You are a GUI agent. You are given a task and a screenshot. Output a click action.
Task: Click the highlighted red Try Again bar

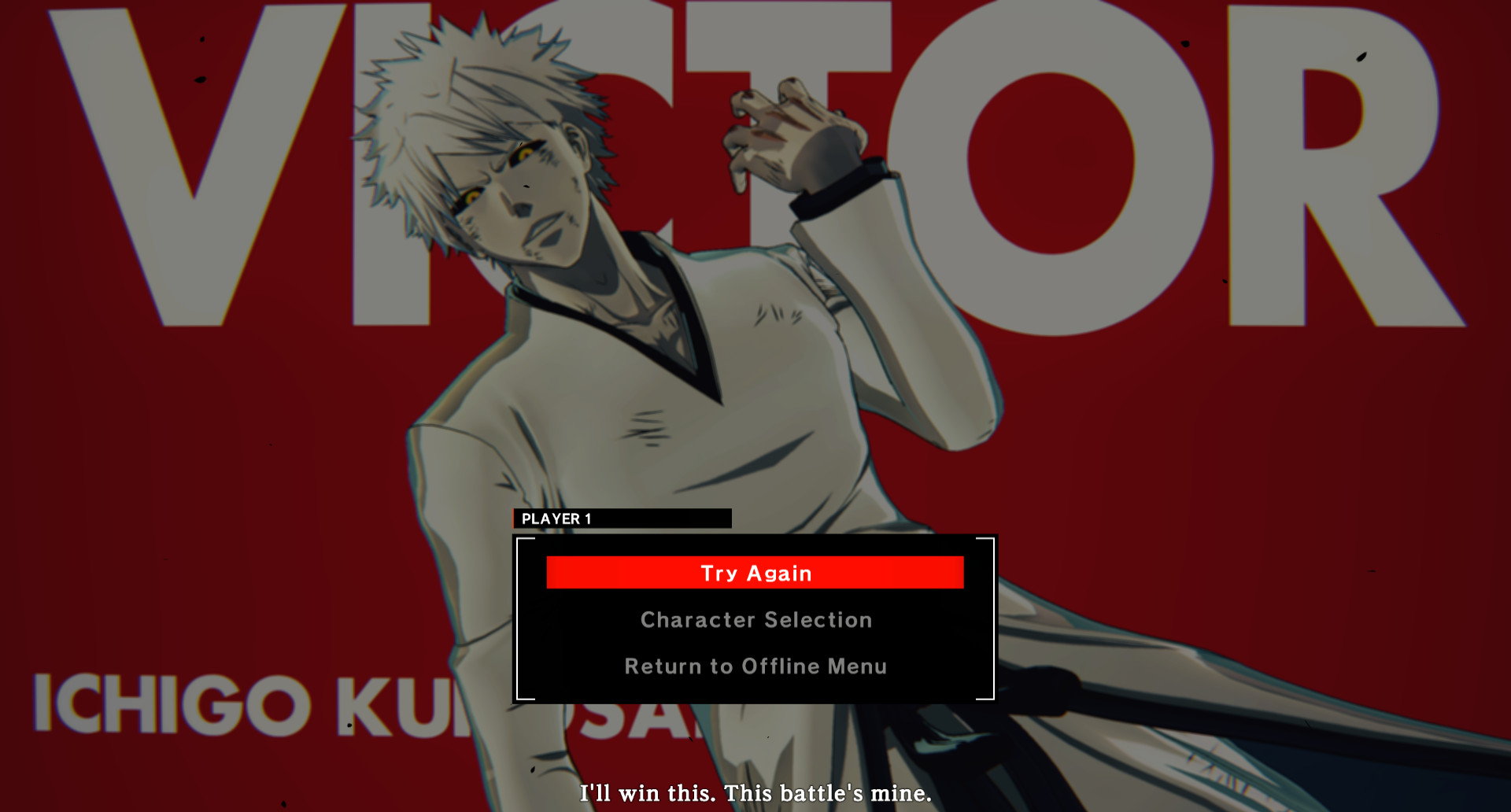[754, 573]
